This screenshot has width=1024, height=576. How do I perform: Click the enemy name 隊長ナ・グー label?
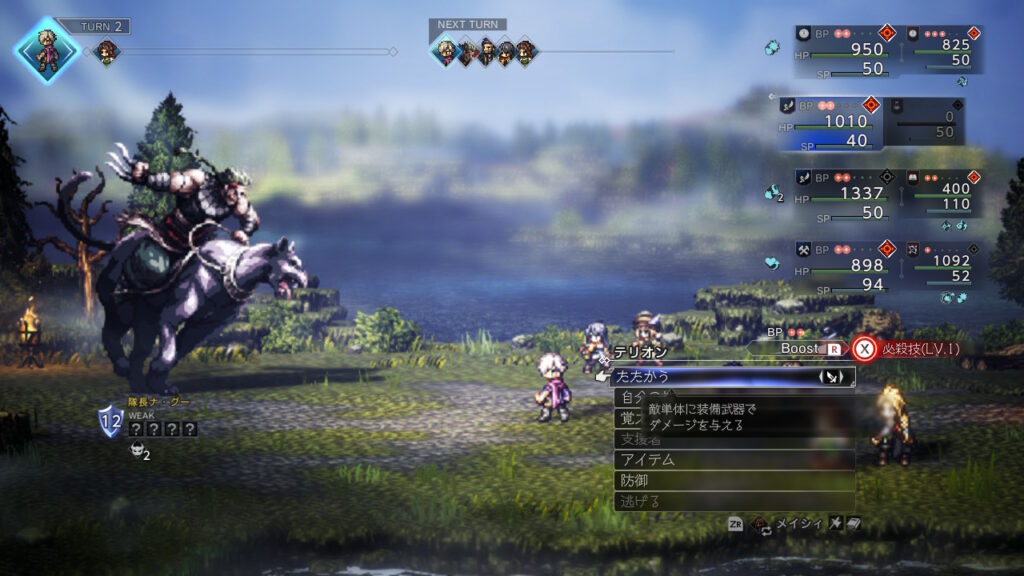tap(158, 401)
